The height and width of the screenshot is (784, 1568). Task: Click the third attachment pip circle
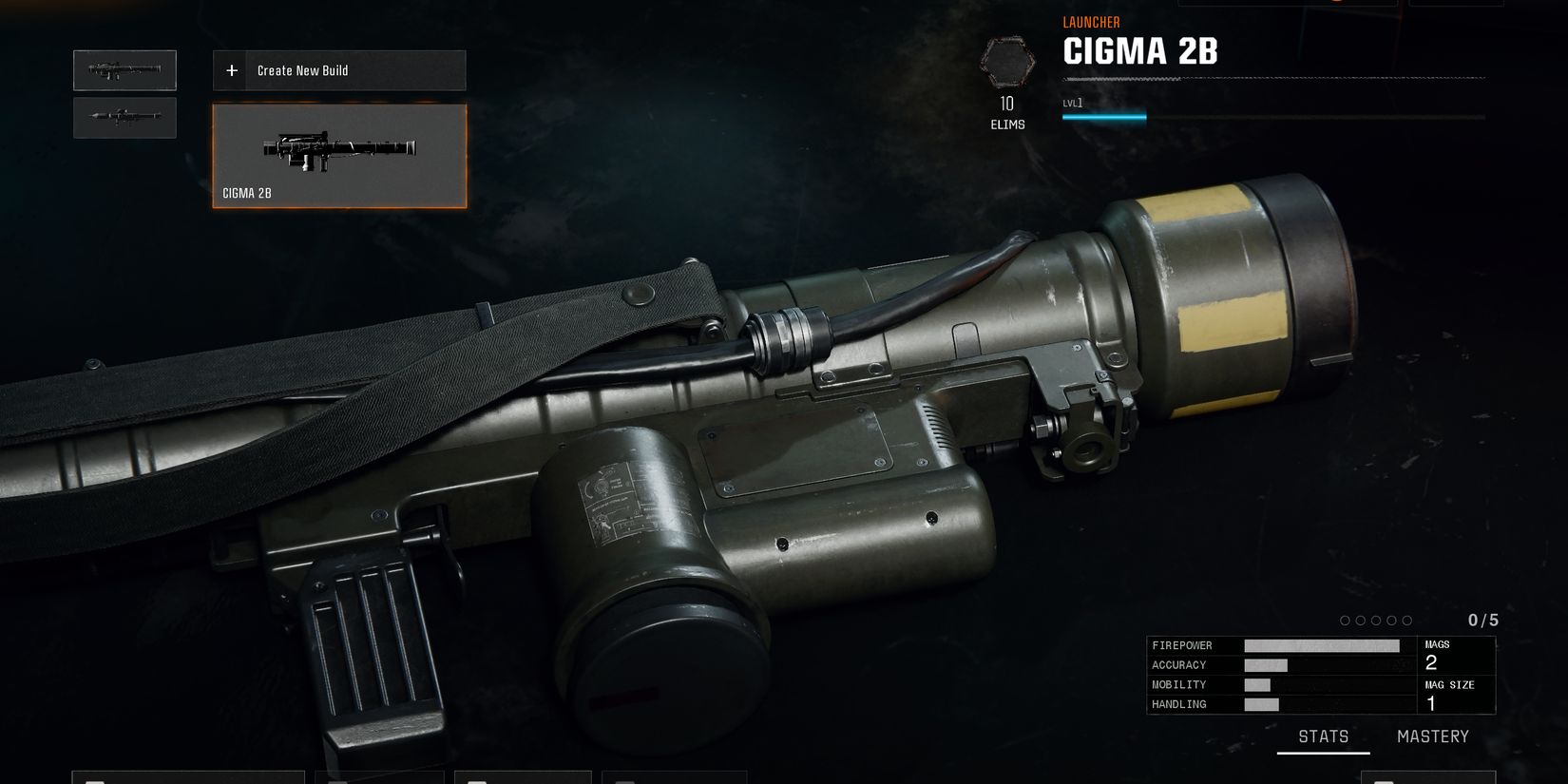click(x=1376, y=620)
